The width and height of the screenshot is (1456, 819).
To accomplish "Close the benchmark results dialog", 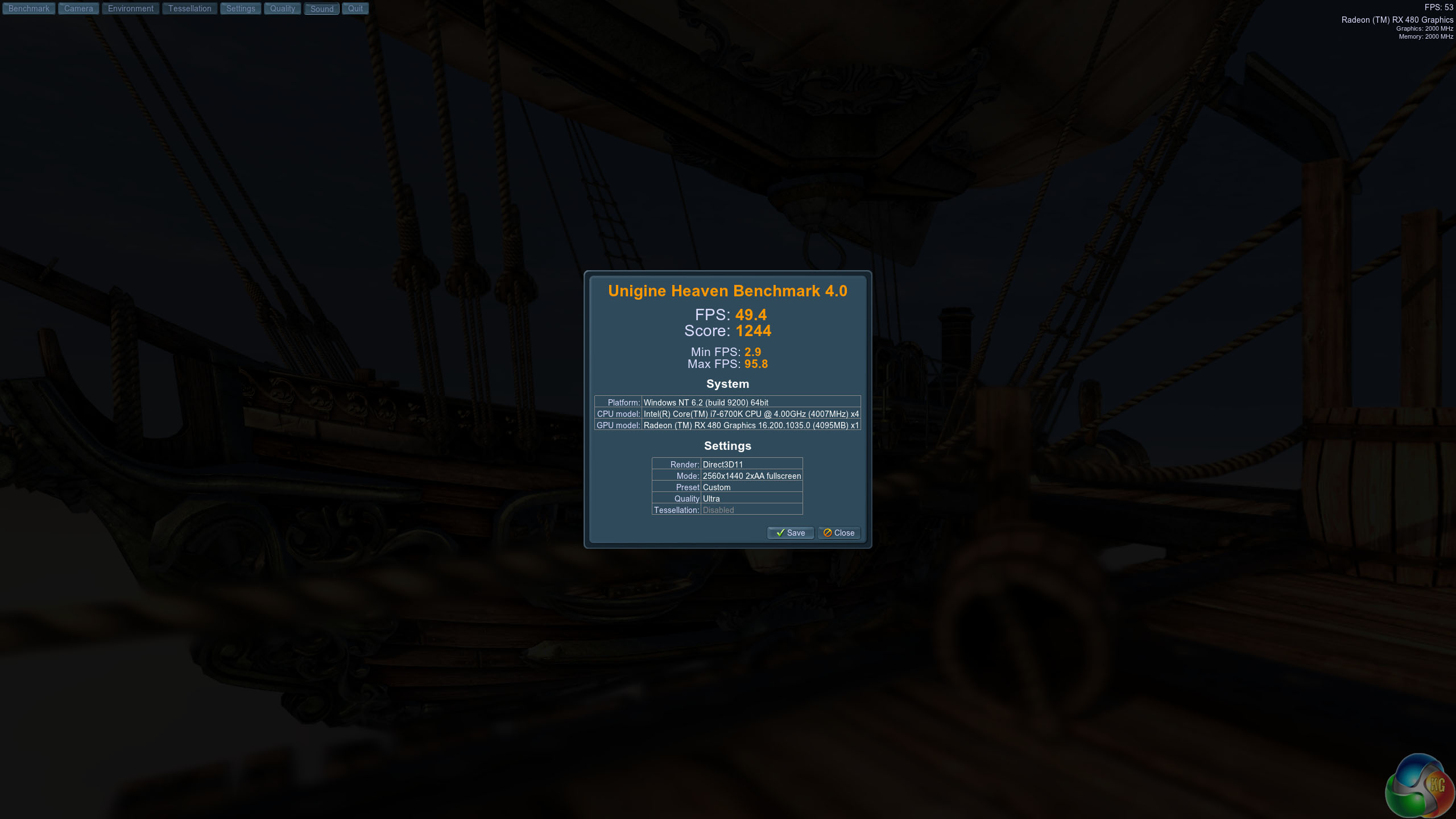I will [x=839, y=533].
